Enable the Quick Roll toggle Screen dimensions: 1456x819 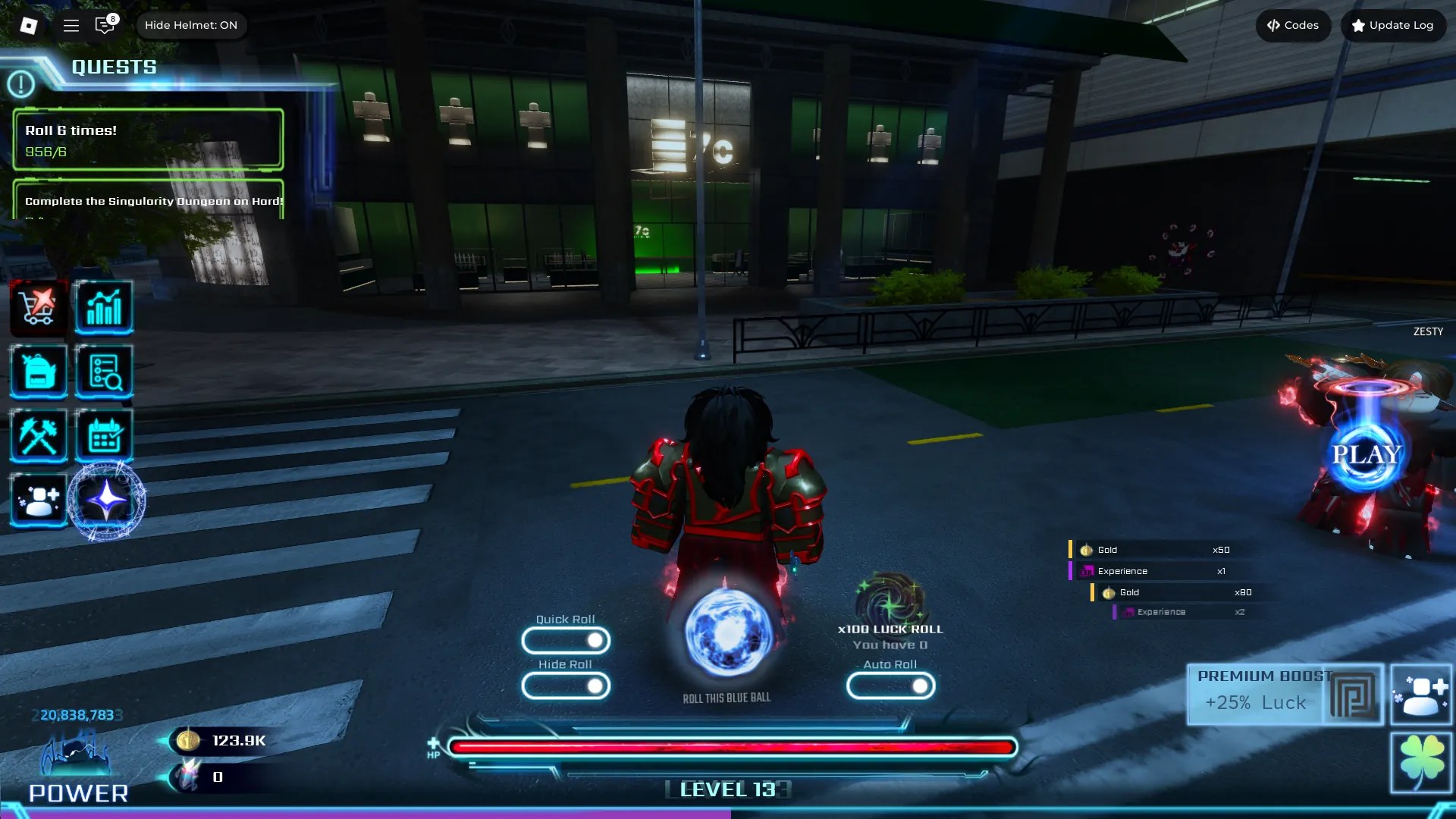566,641
